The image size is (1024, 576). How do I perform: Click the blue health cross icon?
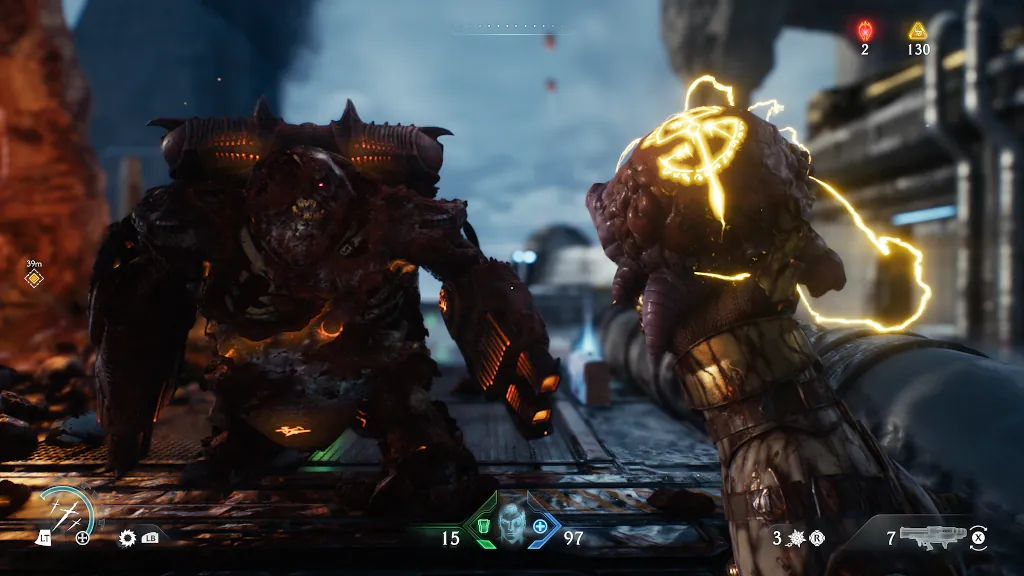tap(541, 526)
